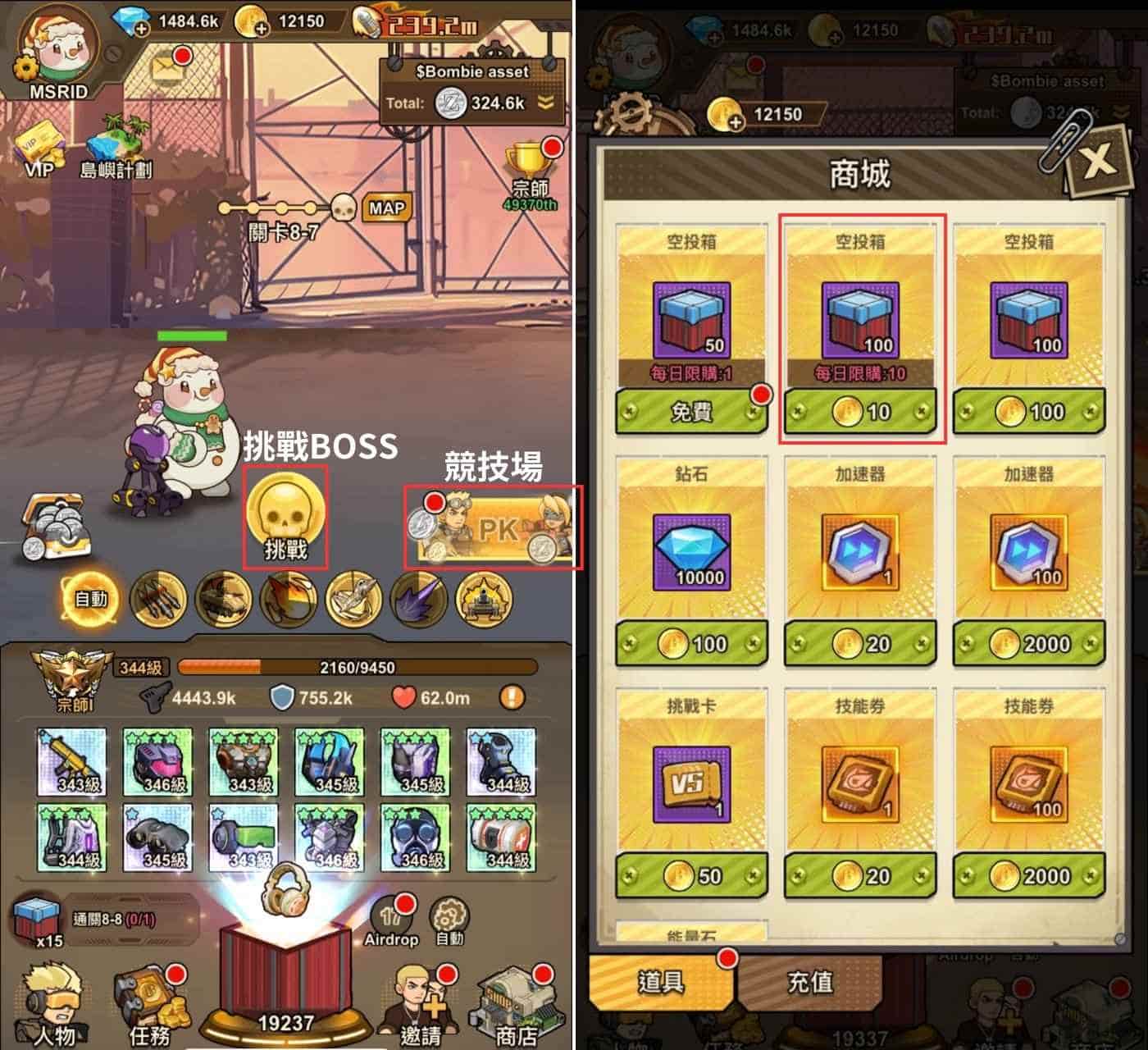The height and width of the screenshot is (1050, 1148).
Task: Toggle the missile skill slot auto-cast
Action: 156,600
